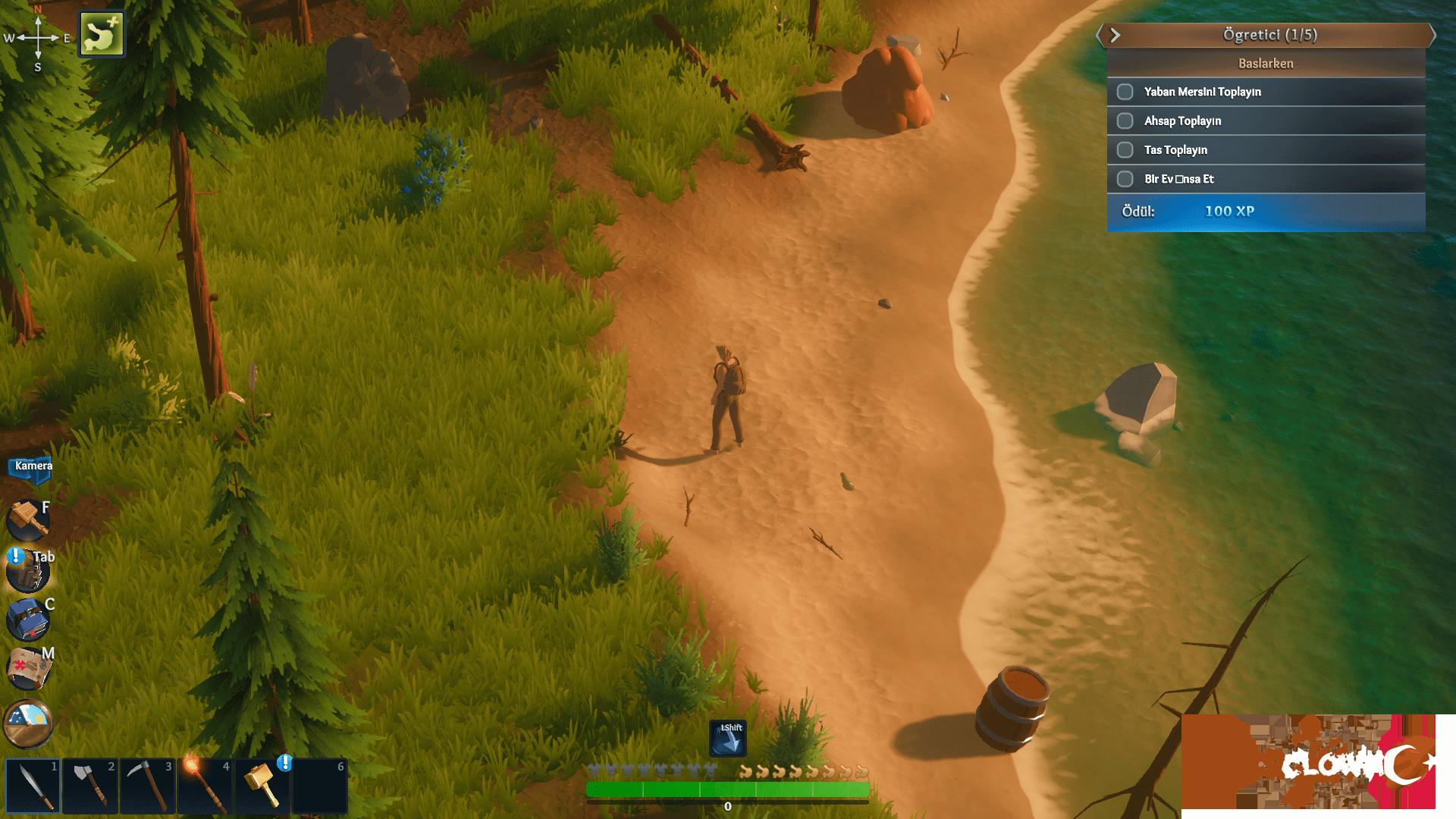Check the 'Ahsap Toplayın' quest checkbox
This screenshot has height=819, width=1456.
[1125, 121]
